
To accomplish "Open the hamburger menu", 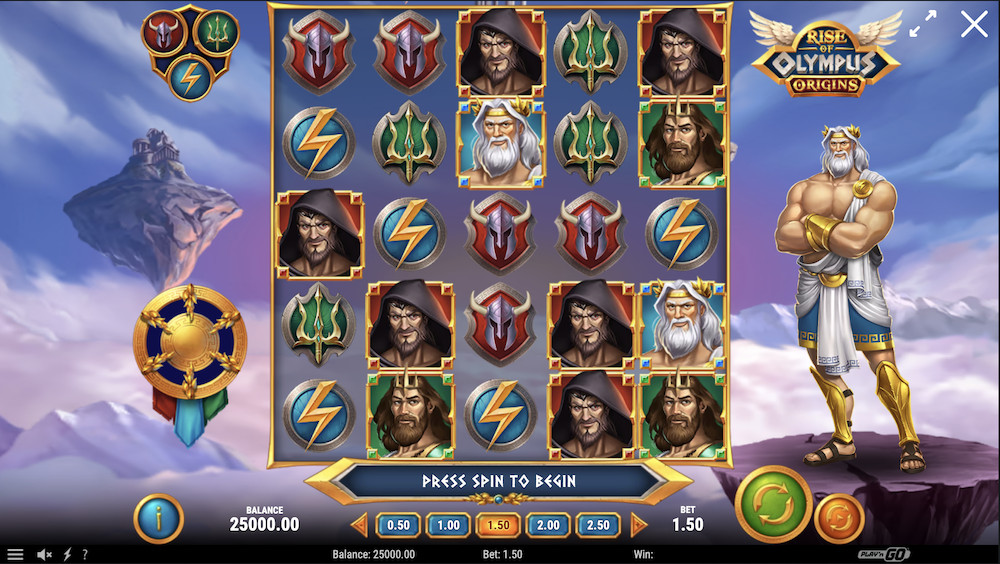I will pos(15,554).
